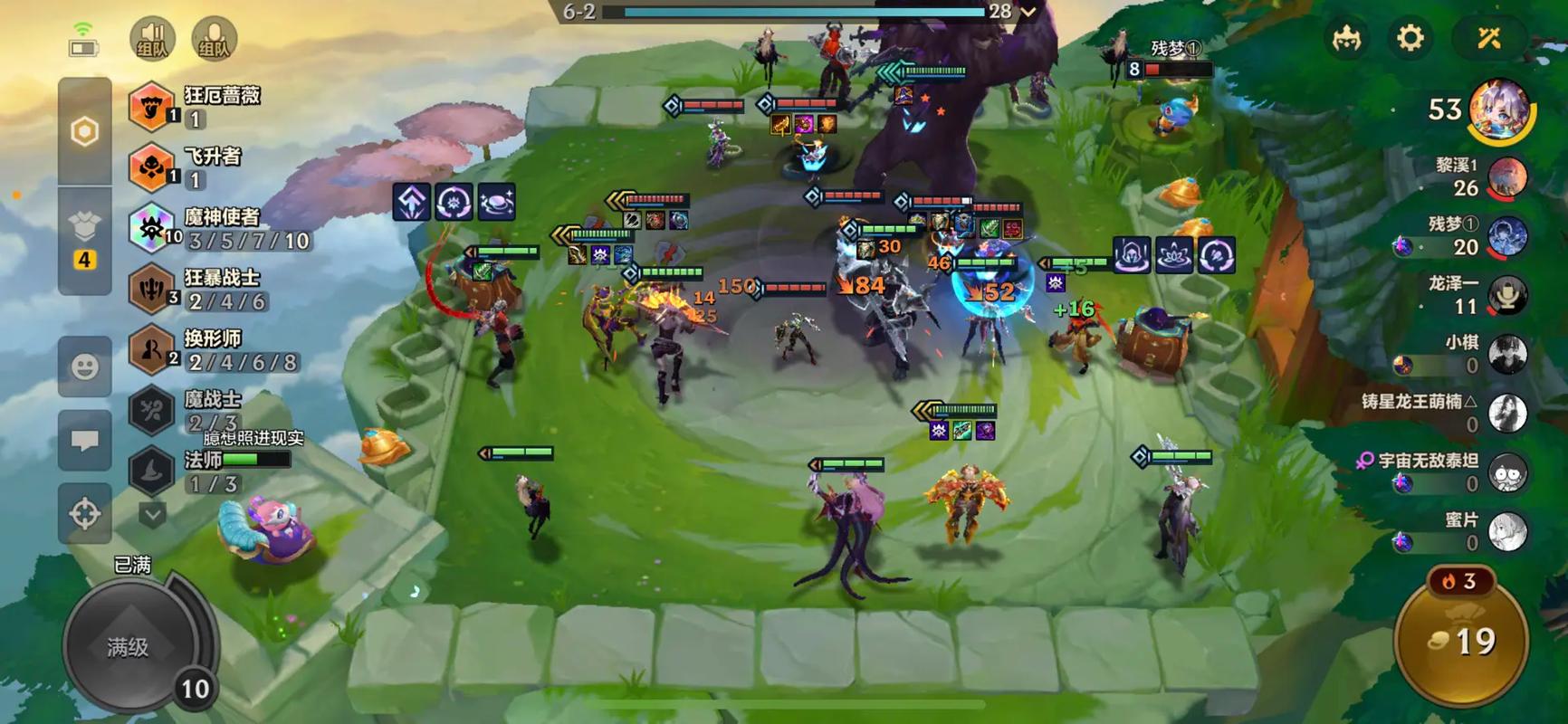The width and height of the screenshot is (1568, 724).
Task: Open the crossed swords combat stats
Action: click(x=1489, y=38)
